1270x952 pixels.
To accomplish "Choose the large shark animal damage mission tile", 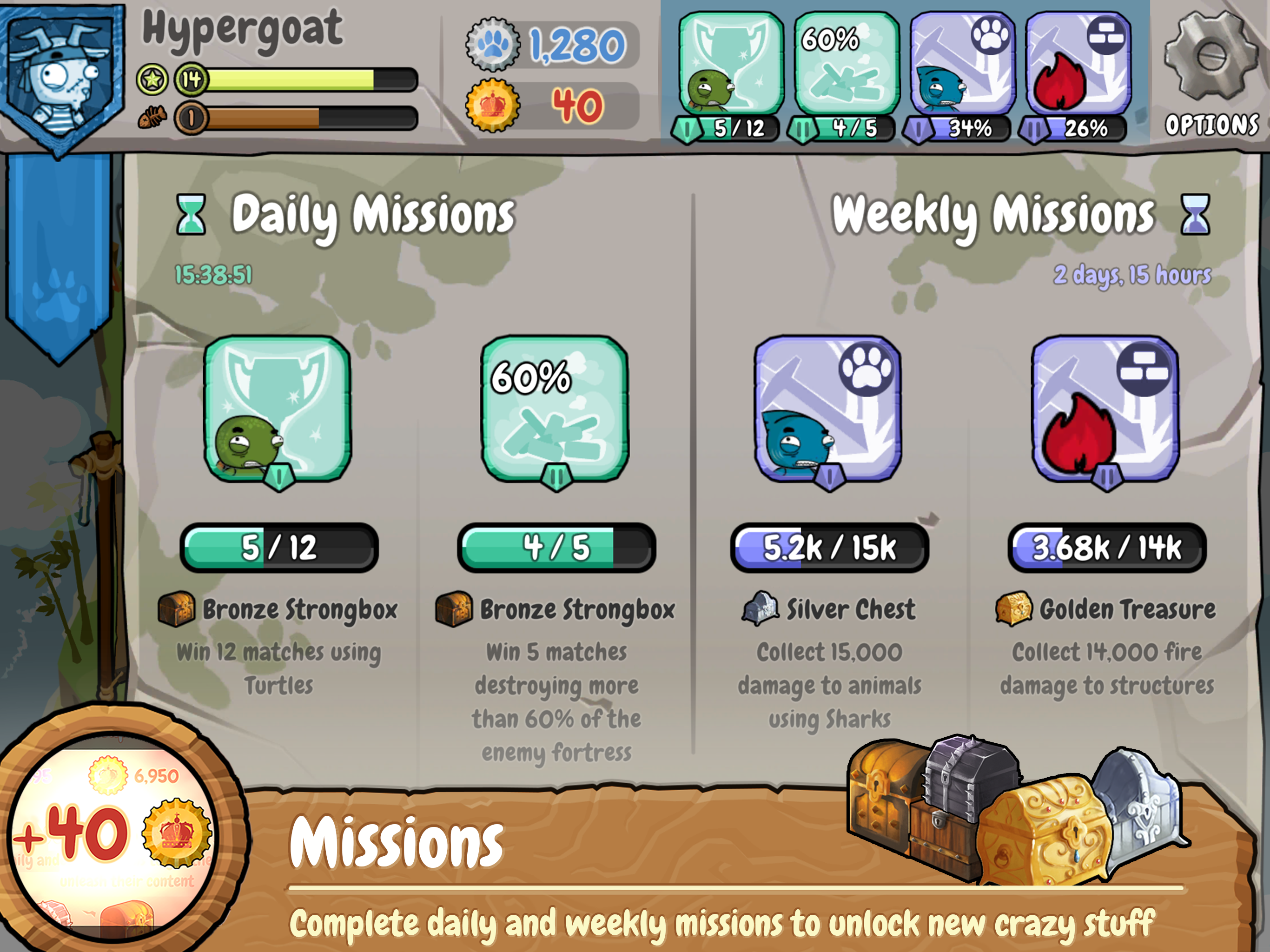I will click(827, 409).
